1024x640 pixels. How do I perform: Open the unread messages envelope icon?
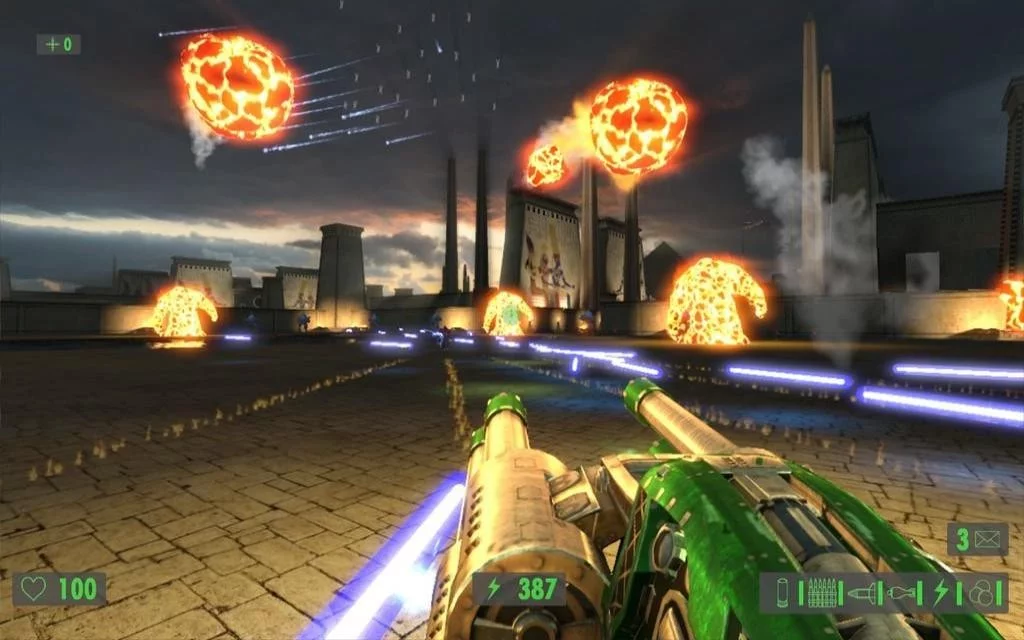(987, 540)
